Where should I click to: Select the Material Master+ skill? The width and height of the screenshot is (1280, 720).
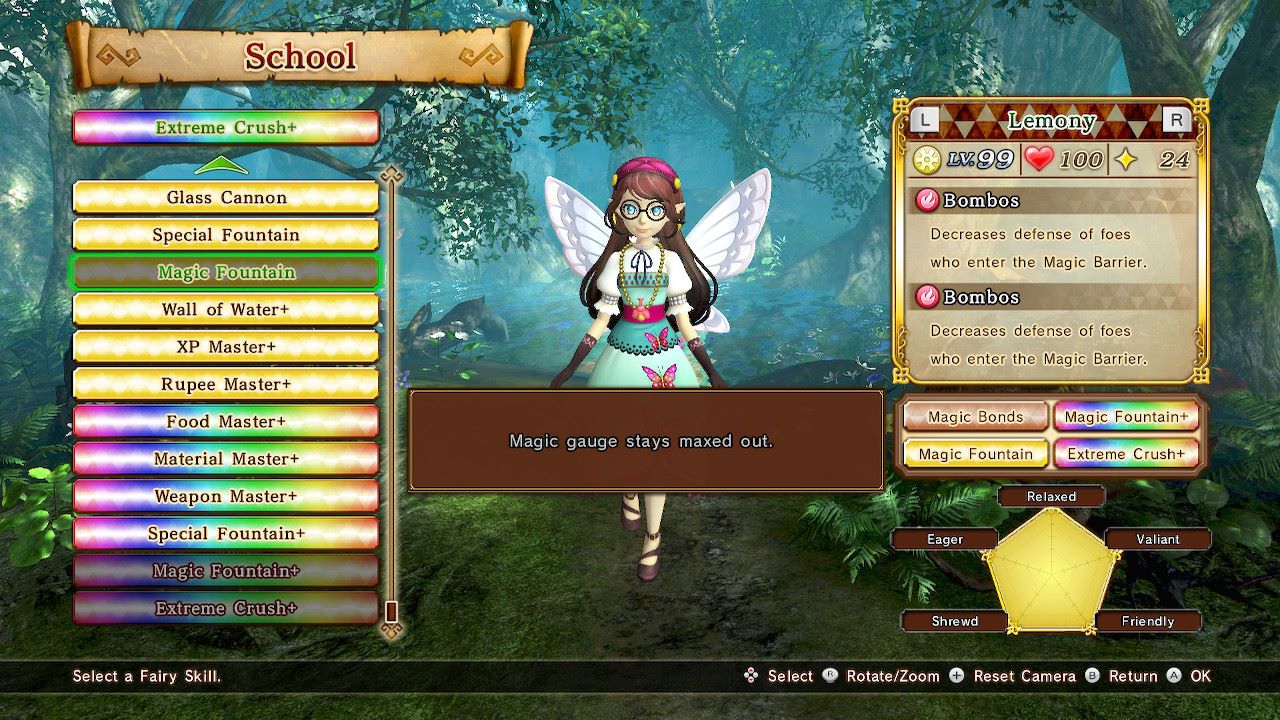coord(226,459)
